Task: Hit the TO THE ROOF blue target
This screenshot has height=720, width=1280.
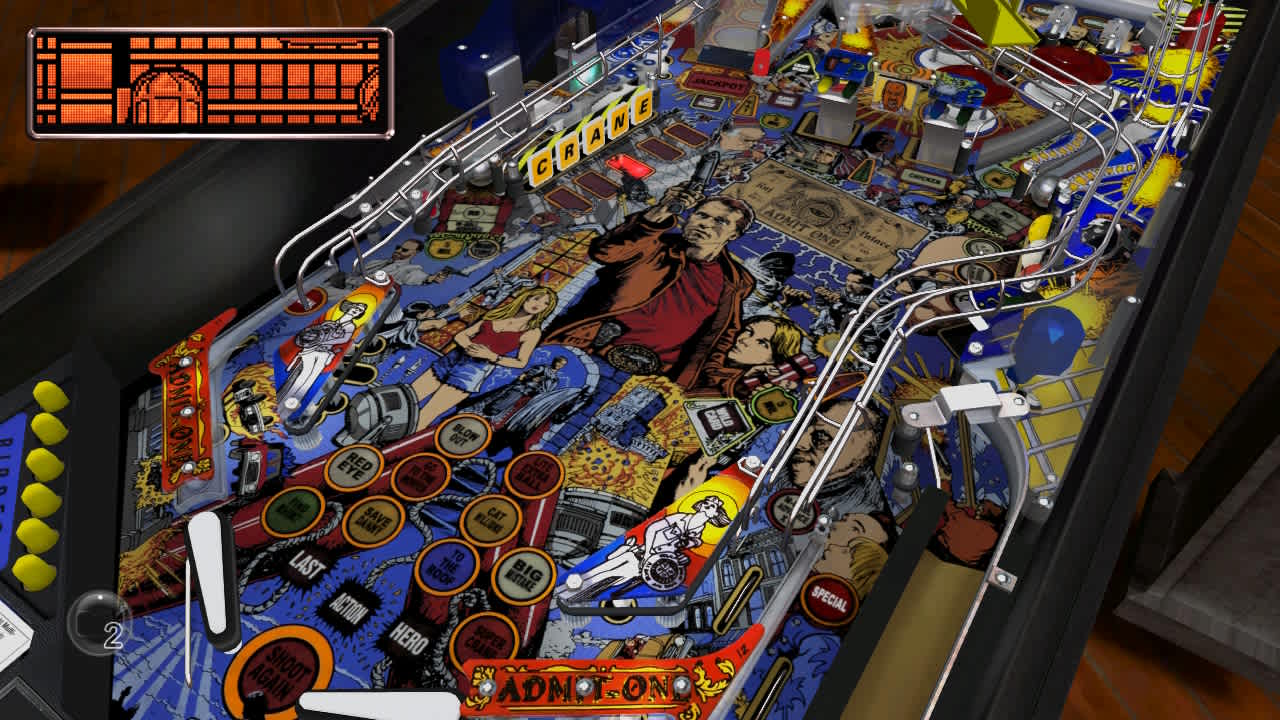Action: (x=447, y=565)
